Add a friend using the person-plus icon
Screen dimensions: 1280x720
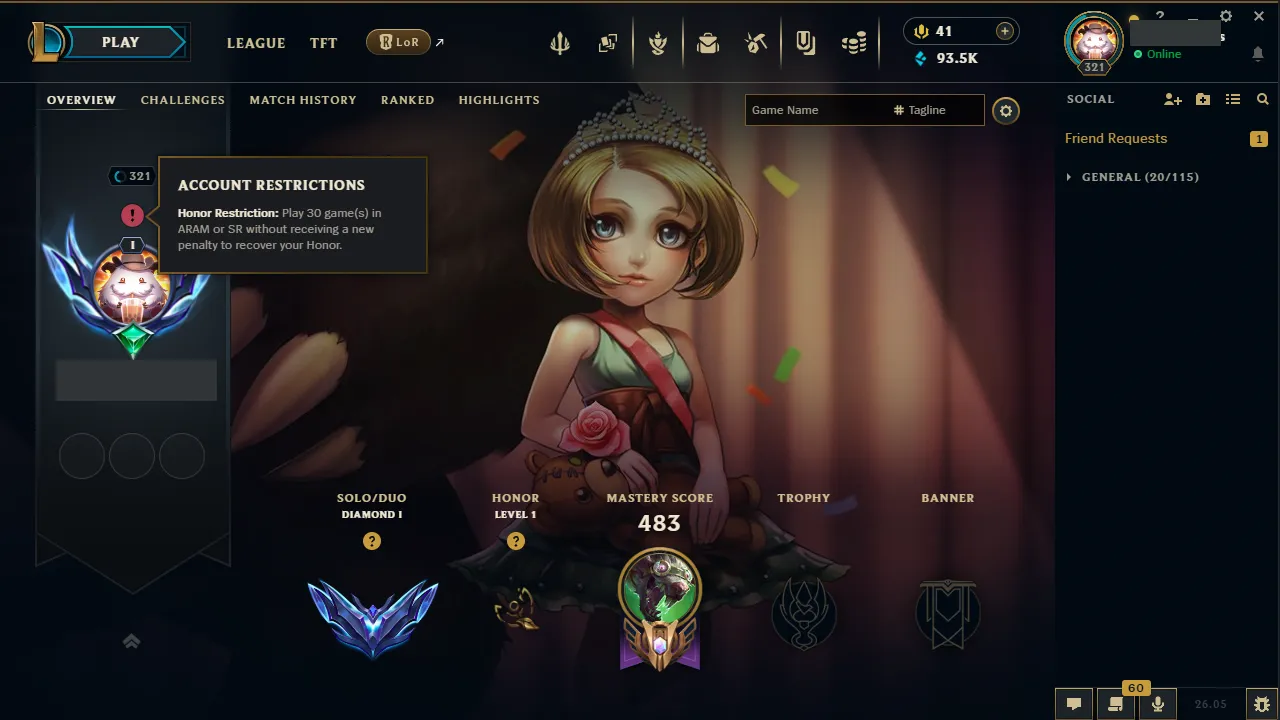tap(1172, 99)
